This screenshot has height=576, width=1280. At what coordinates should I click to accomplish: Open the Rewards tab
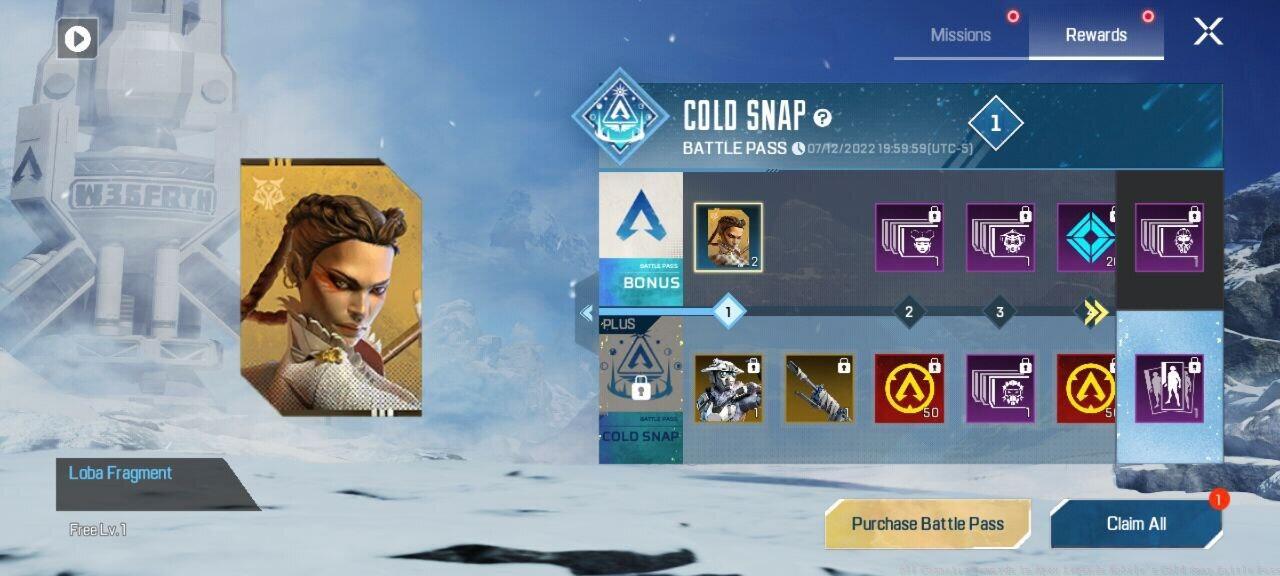click(x=1096, y=35)
